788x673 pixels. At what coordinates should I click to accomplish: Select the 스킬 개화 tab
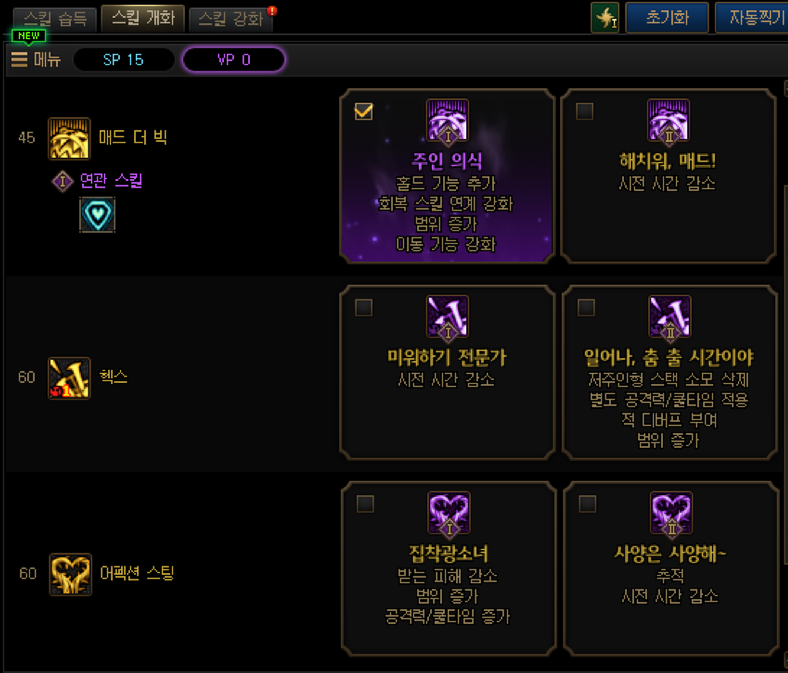point(142,19)
